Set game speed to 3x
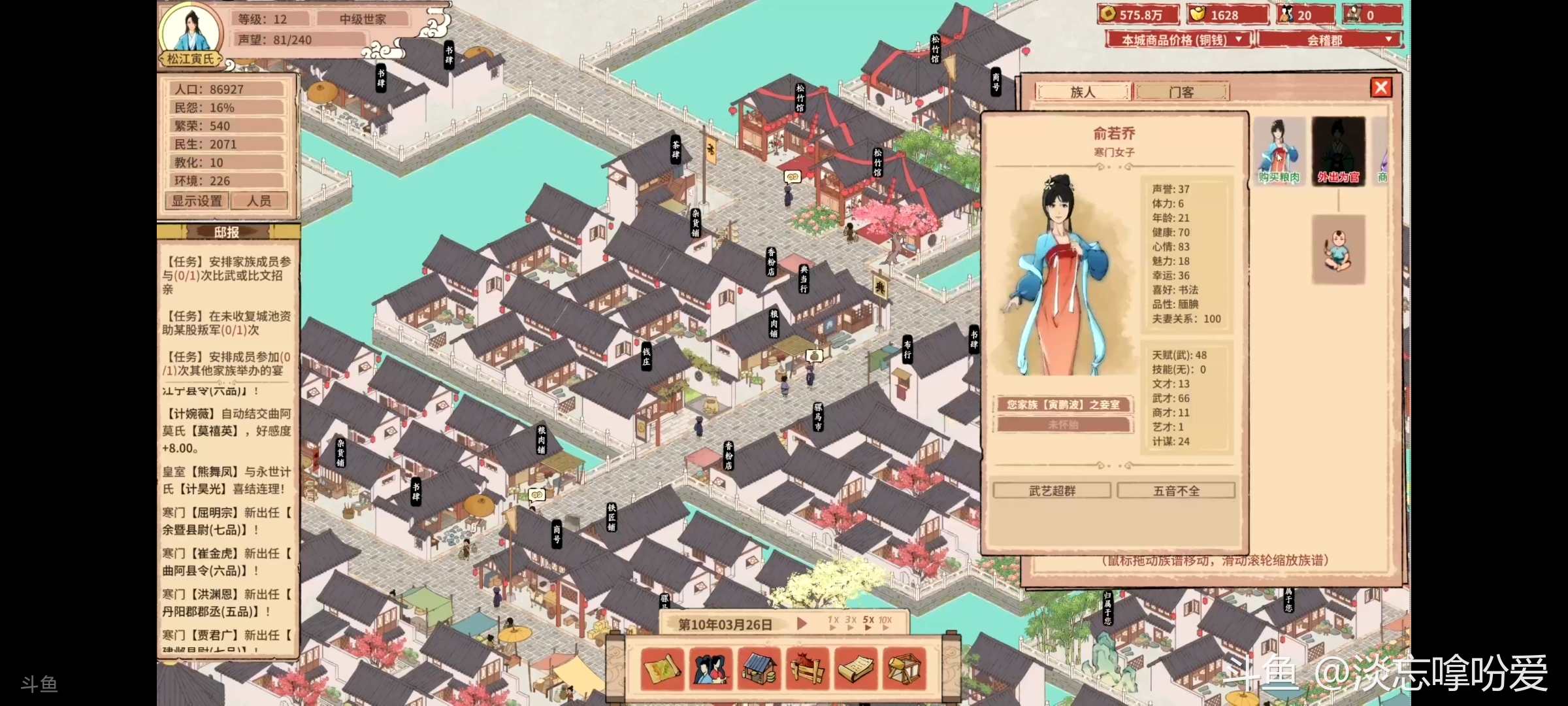Screen dimensions: 1568x706 coord(851,622)
